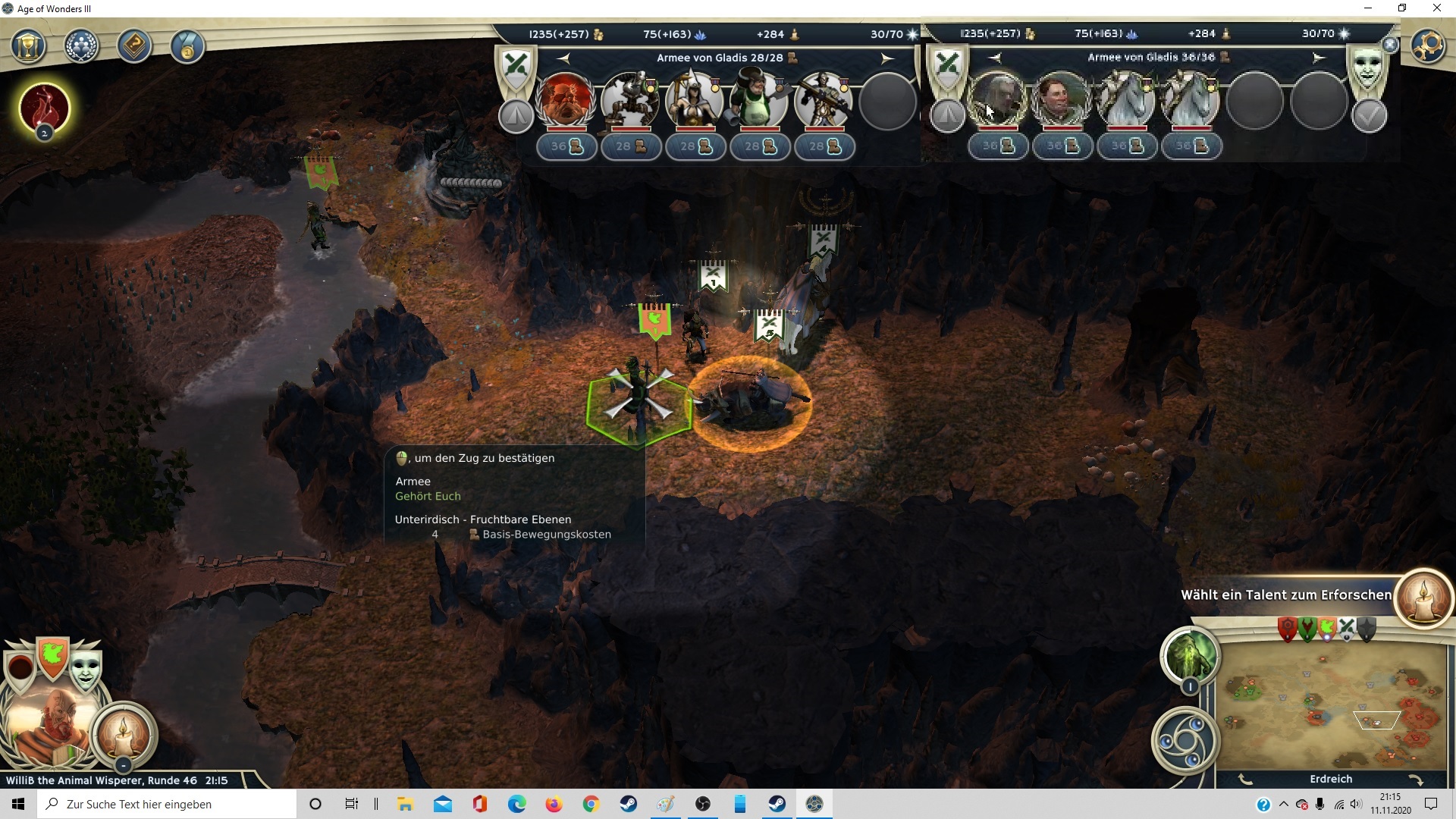Go to next army using right arrow
Screen dimensions: 1456x819
pyautogui.click(x=887, y=58)
